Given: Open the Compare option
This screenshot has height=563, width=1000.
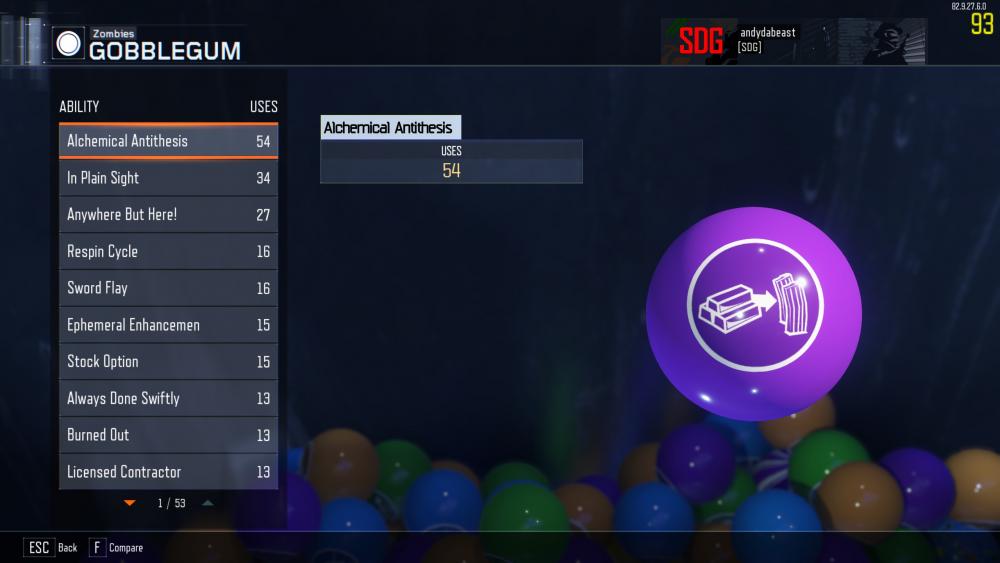Looking at the screenshot, I should pos(116,548).
